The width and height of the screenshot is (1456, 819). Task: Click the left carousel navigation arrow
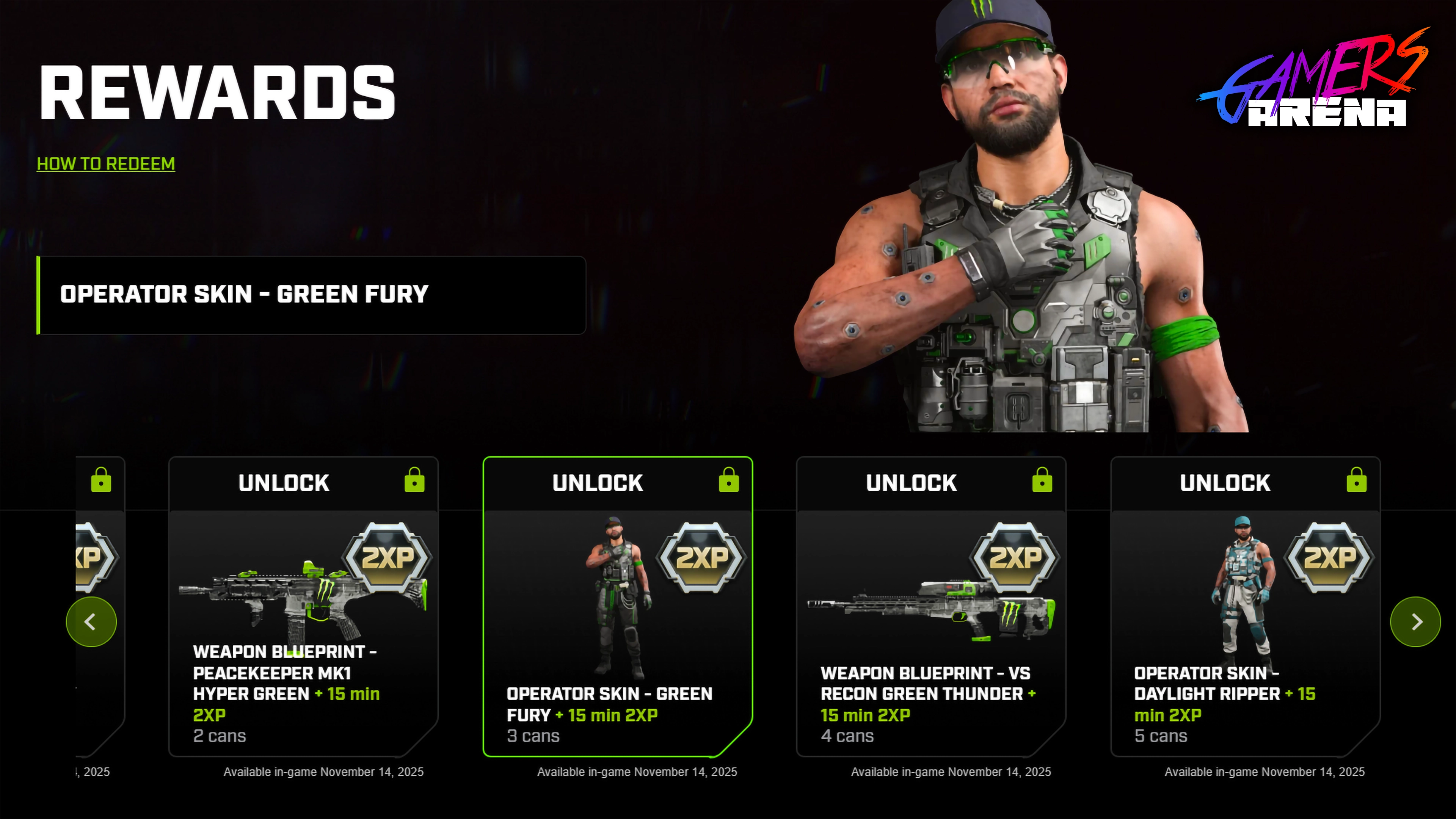pos(91,621)
